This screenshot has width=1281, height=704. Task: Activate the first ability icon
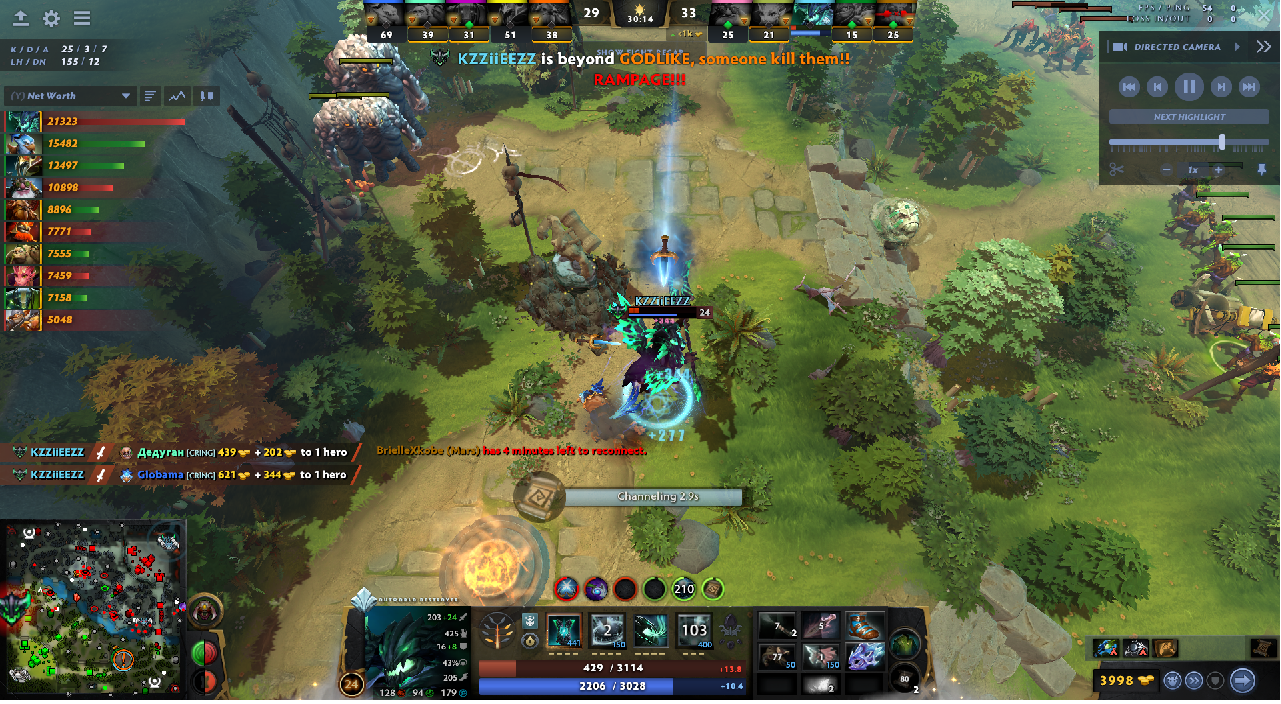(564, 631)
